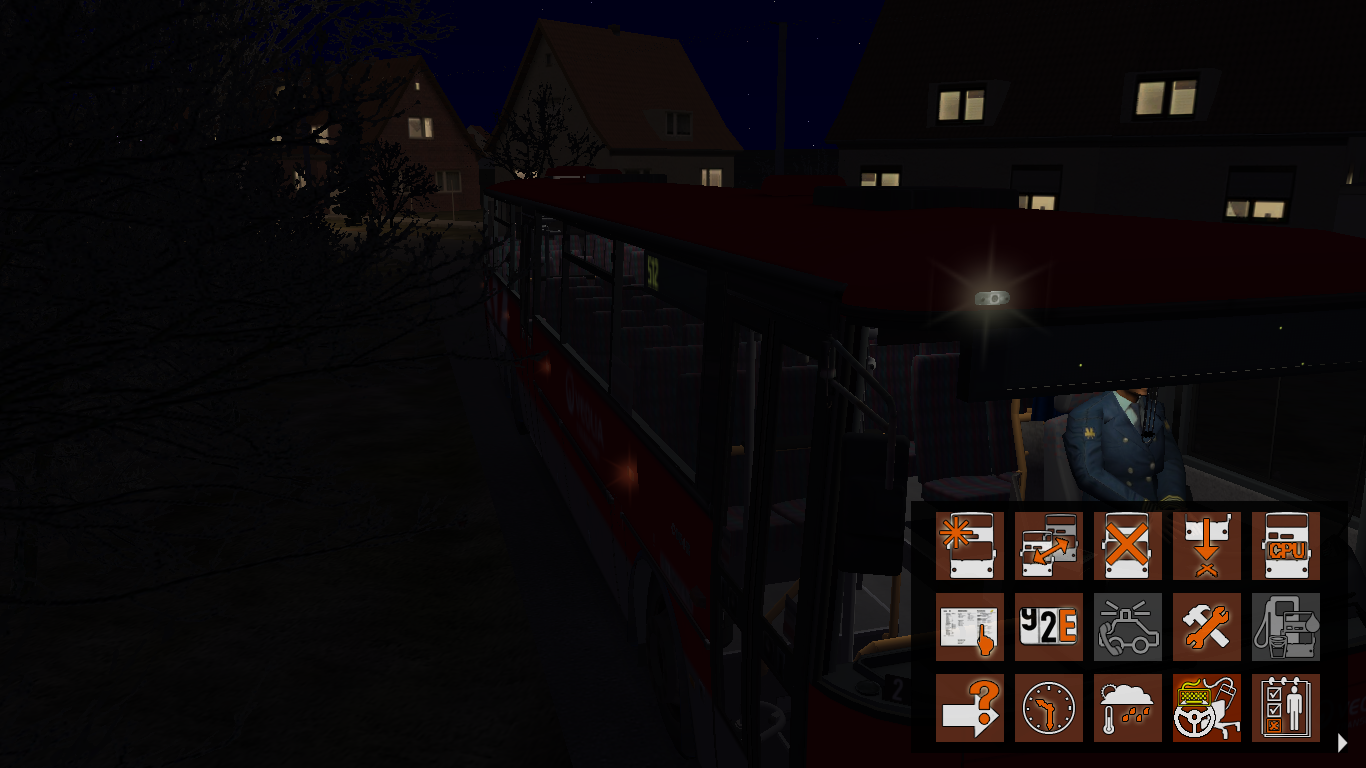Select the steering wheel and keyboard controls icon

point(1207,708)
